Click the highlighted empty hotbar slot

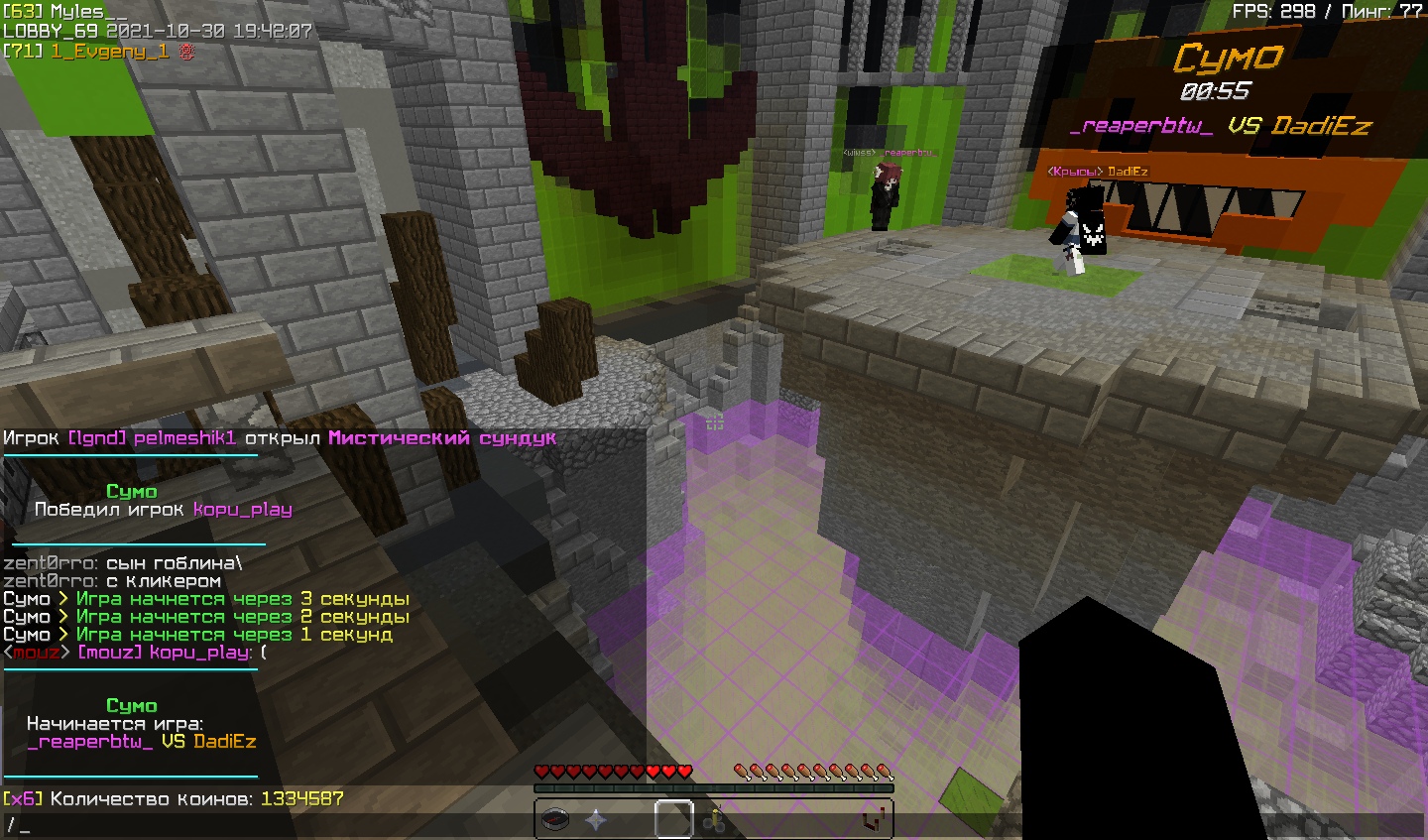pyautogui.click(x=674, y=820)
